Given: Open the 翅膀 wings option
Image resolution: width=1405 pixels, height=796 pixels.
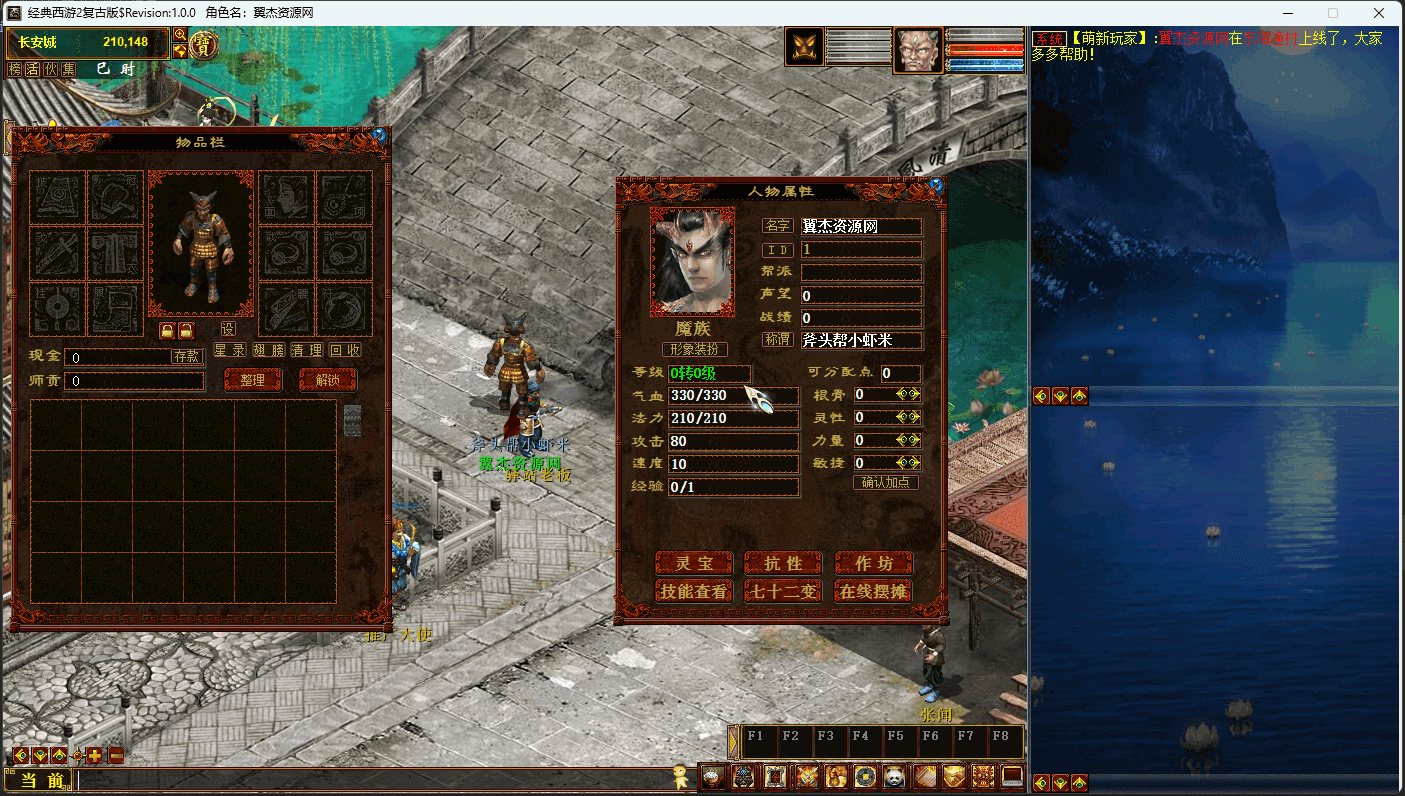Looking at the screenshot, I should pos(269,350).
